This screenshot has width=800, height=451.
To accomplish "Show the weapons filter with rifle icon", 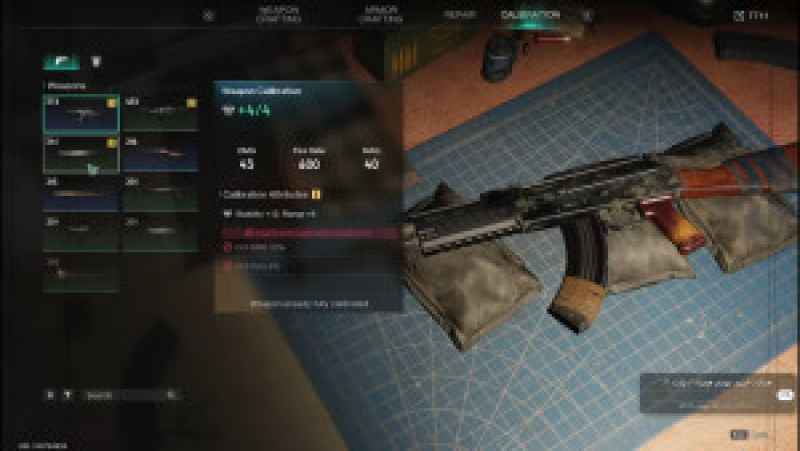I will (61, 62).
